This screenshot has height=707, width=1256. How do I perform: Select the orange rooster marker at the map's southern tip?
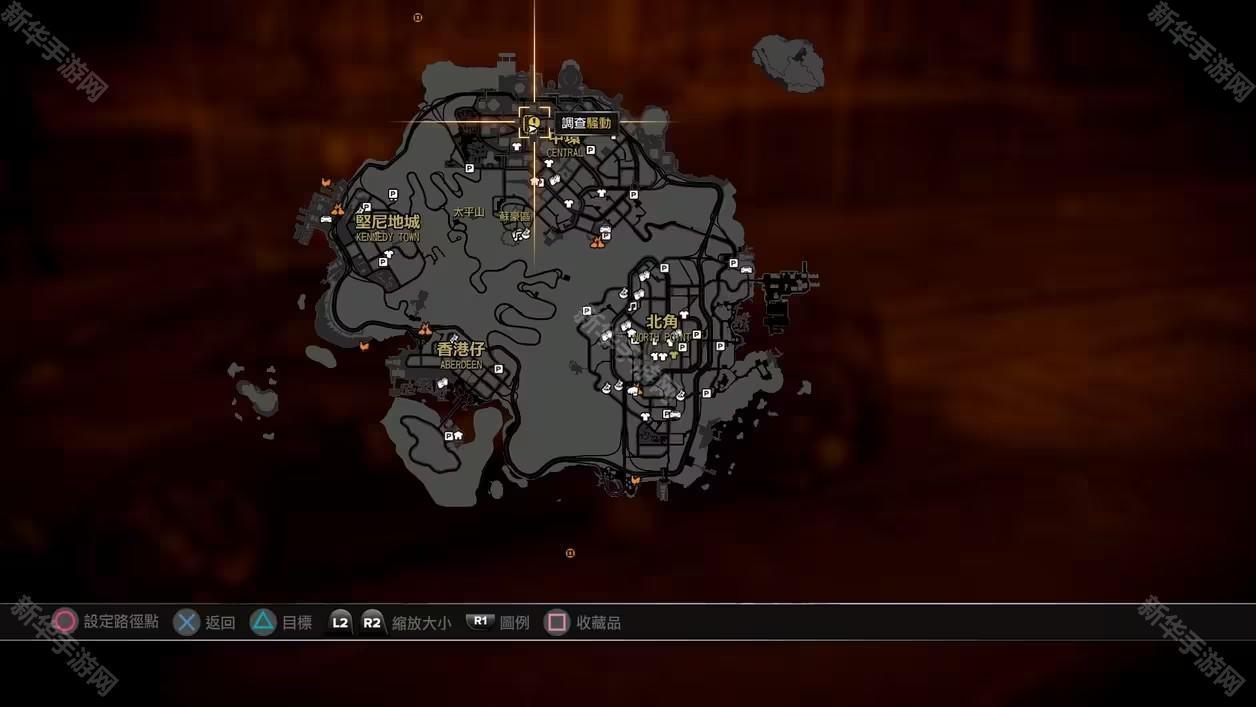coord(634,482)
